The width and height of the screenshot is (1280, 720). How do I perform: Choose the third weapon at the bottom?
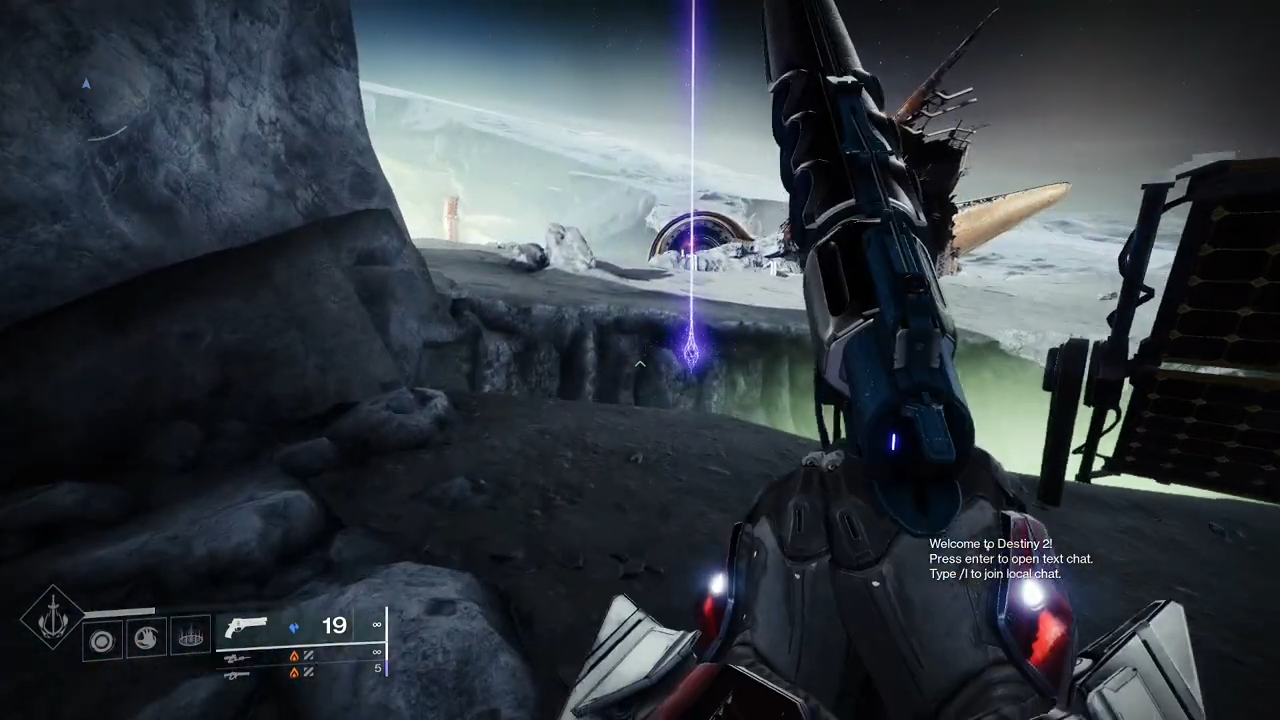[237, 674]
